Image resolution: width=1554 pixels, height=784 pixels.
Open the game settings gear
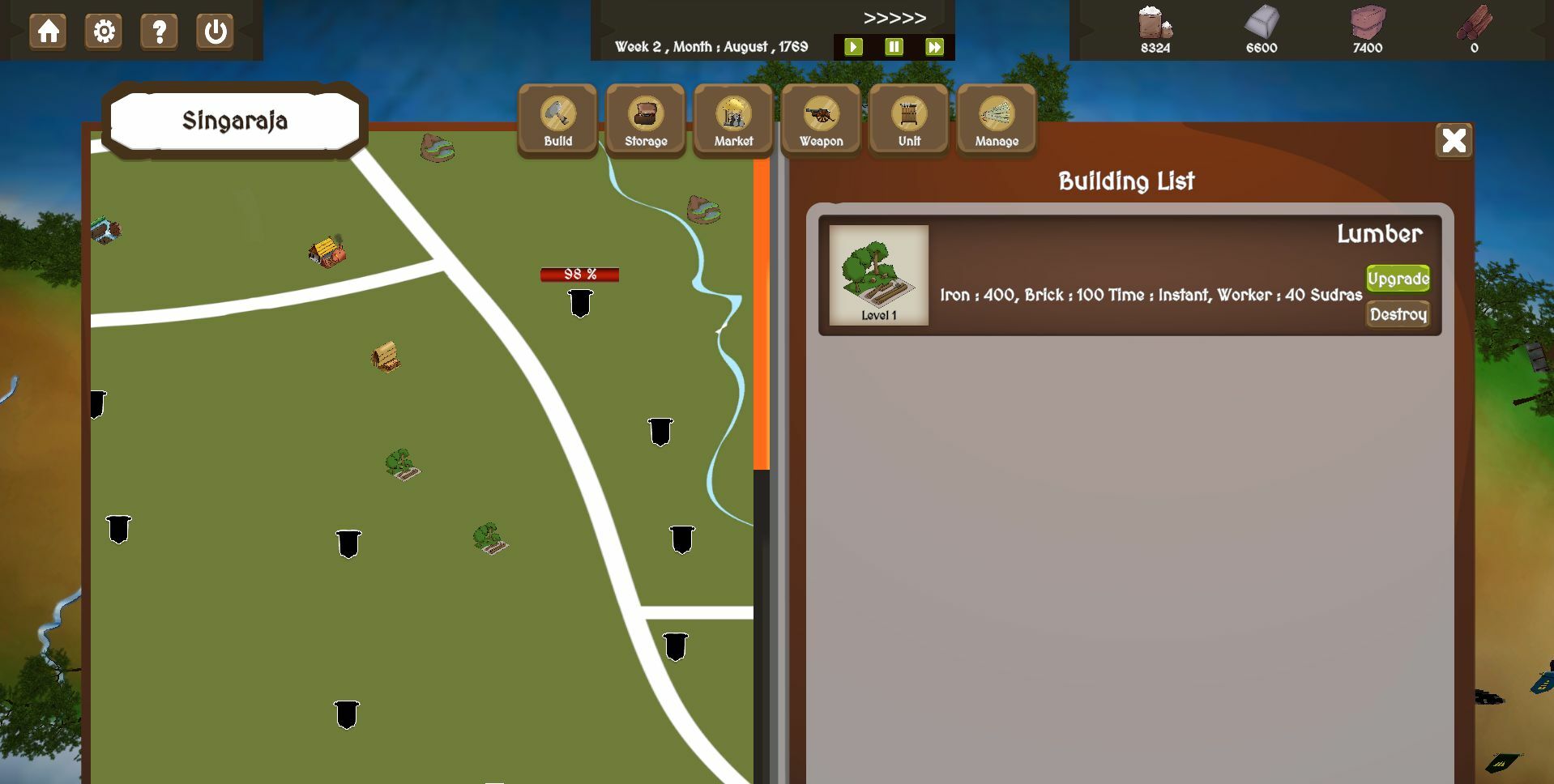click(103, 32)
